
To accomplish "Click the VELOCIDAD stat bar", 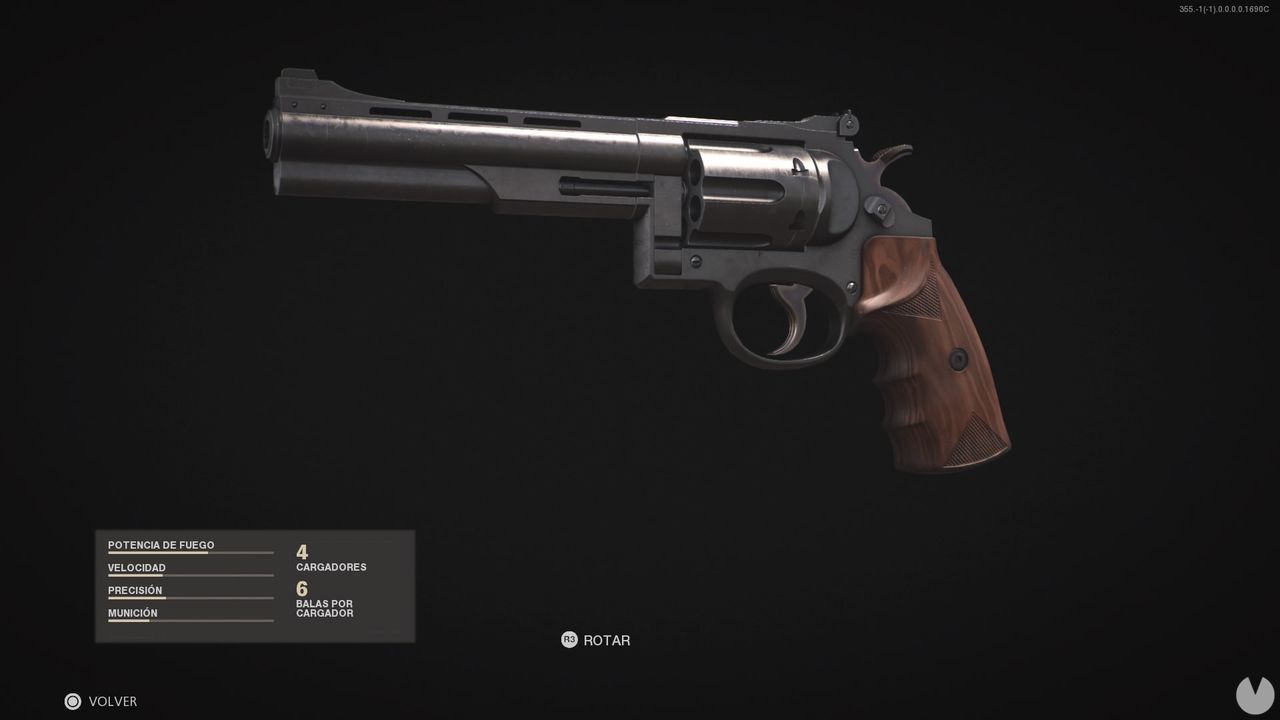I will point(190,575).
